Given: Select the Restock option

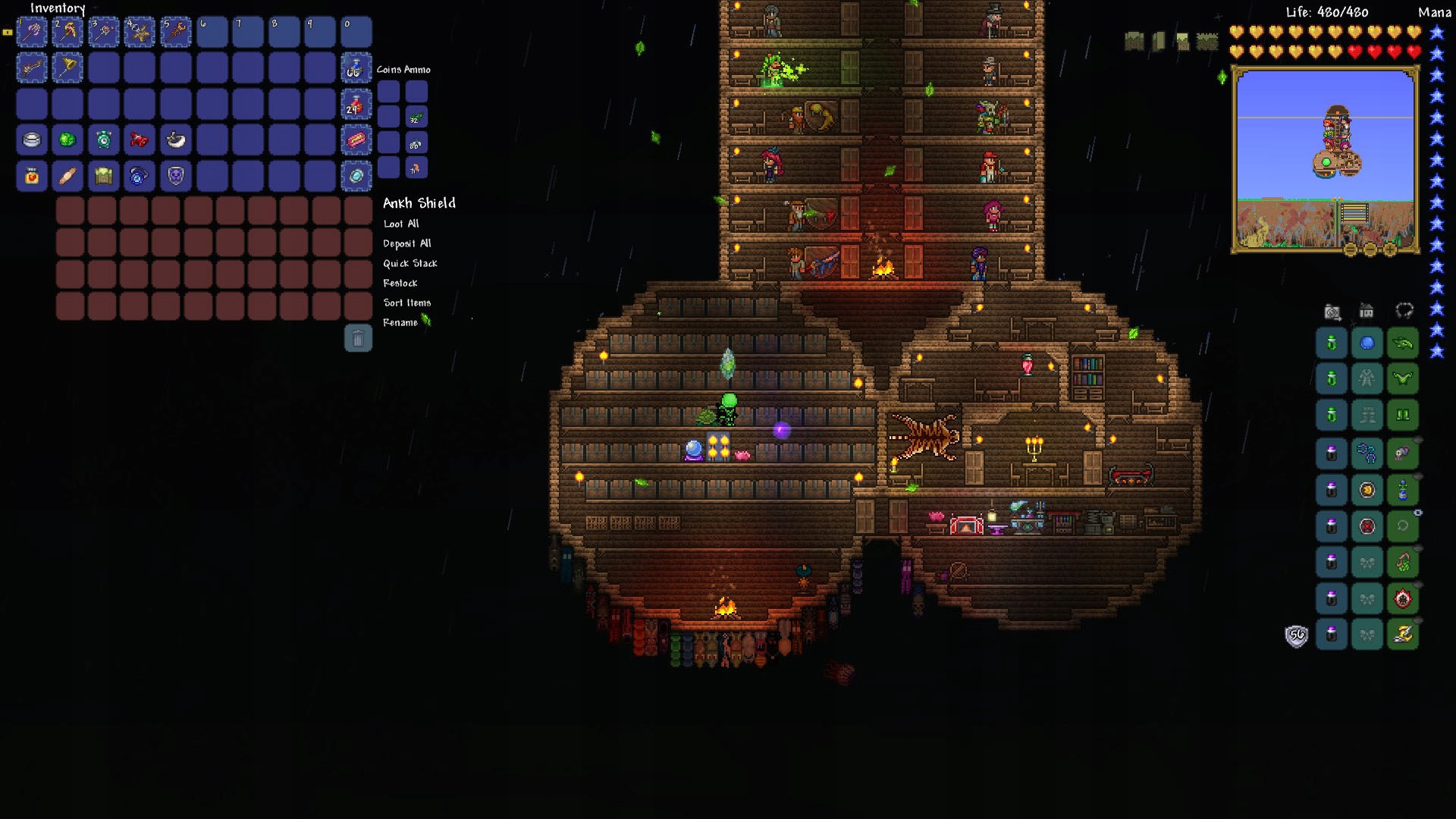Looking at the screenshot, I should (400, 283).
